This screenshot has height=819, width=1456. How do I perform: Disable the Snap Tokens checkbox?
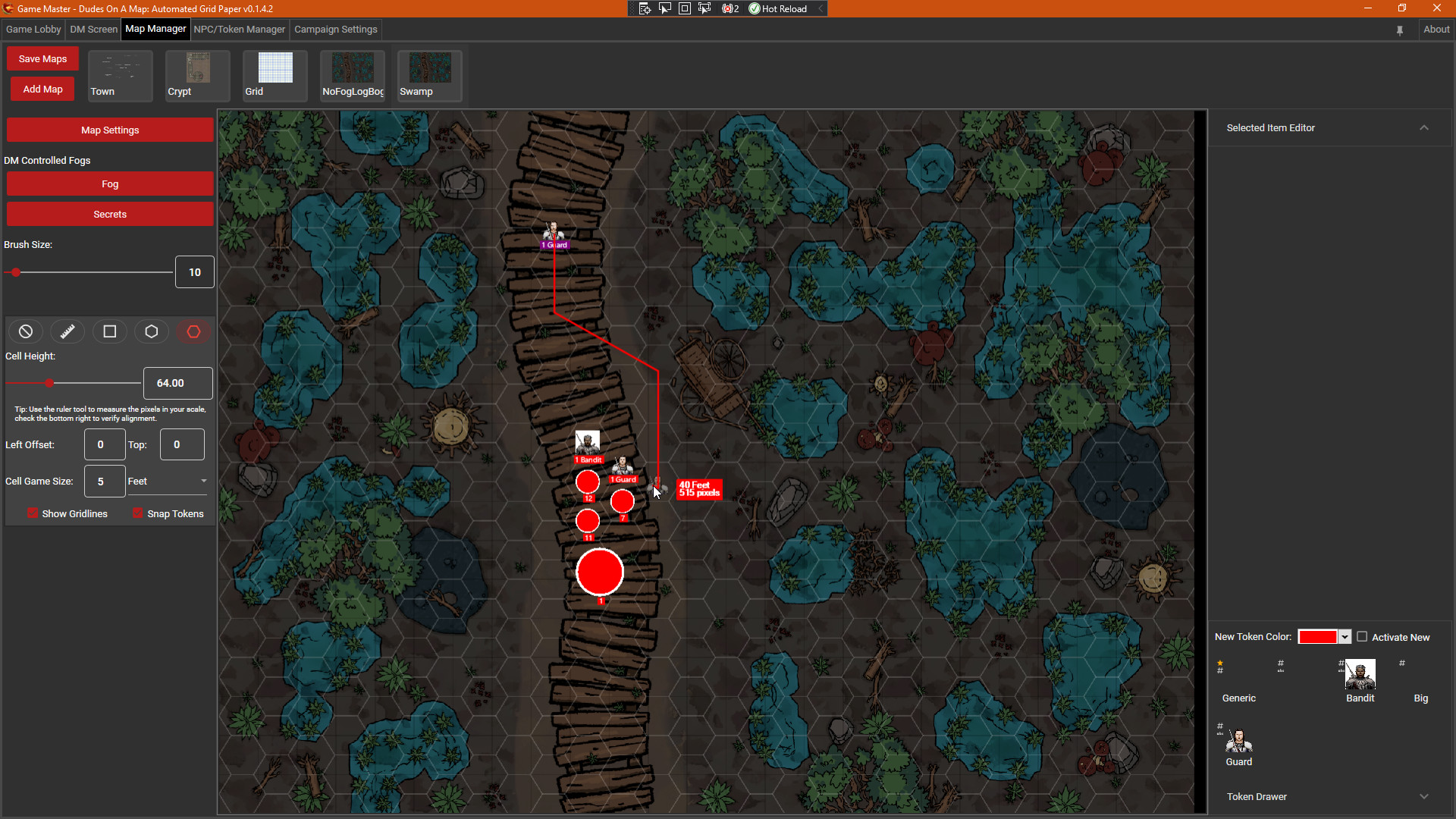[x=136, y=513]
